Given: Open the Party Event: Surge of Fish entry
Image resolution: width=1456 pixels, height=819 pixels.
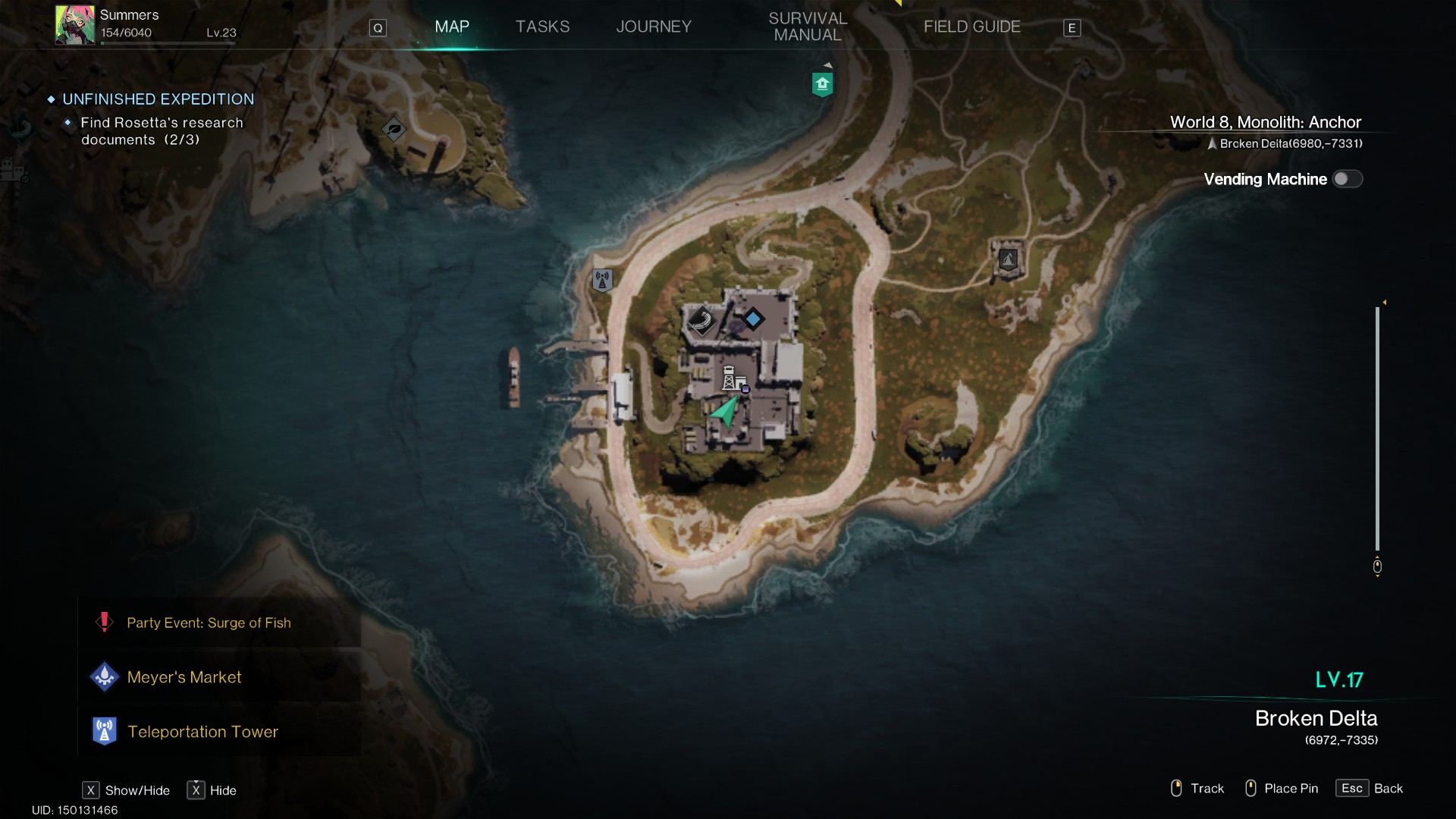Looking at the screenshot, I should pyautogui.click(x=209, y=623).
